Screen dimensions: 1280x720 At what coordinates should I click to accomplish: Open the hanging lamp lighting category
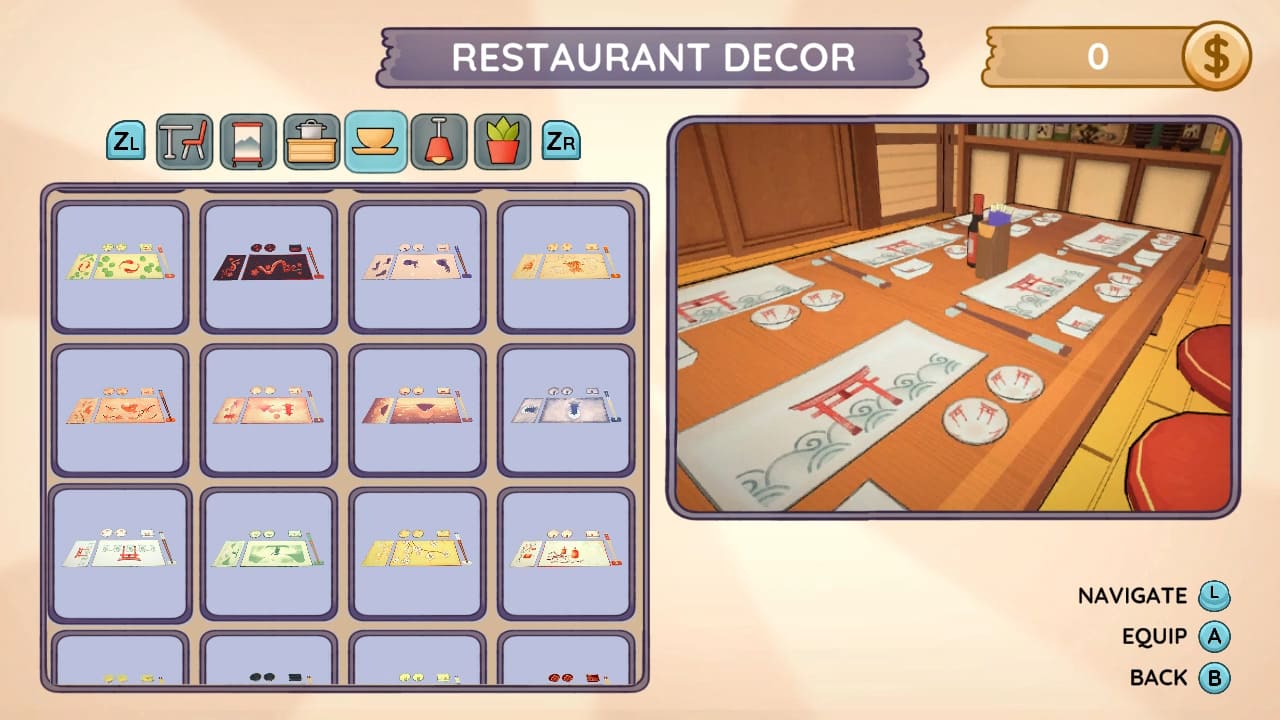[x=440, y=141]
